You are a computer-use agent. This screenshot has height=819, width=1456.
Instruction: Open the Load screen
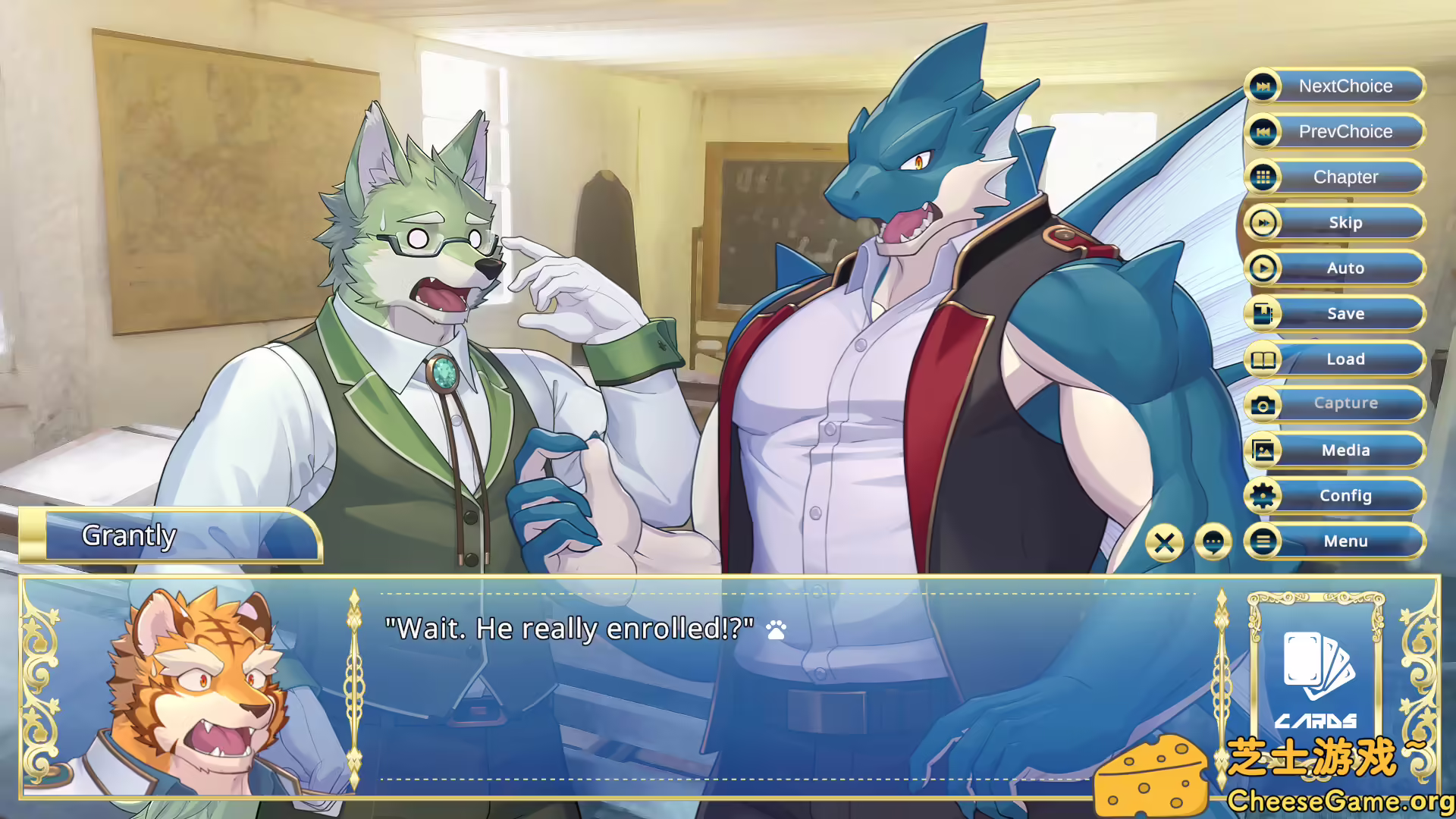[x=1335, y=359]
